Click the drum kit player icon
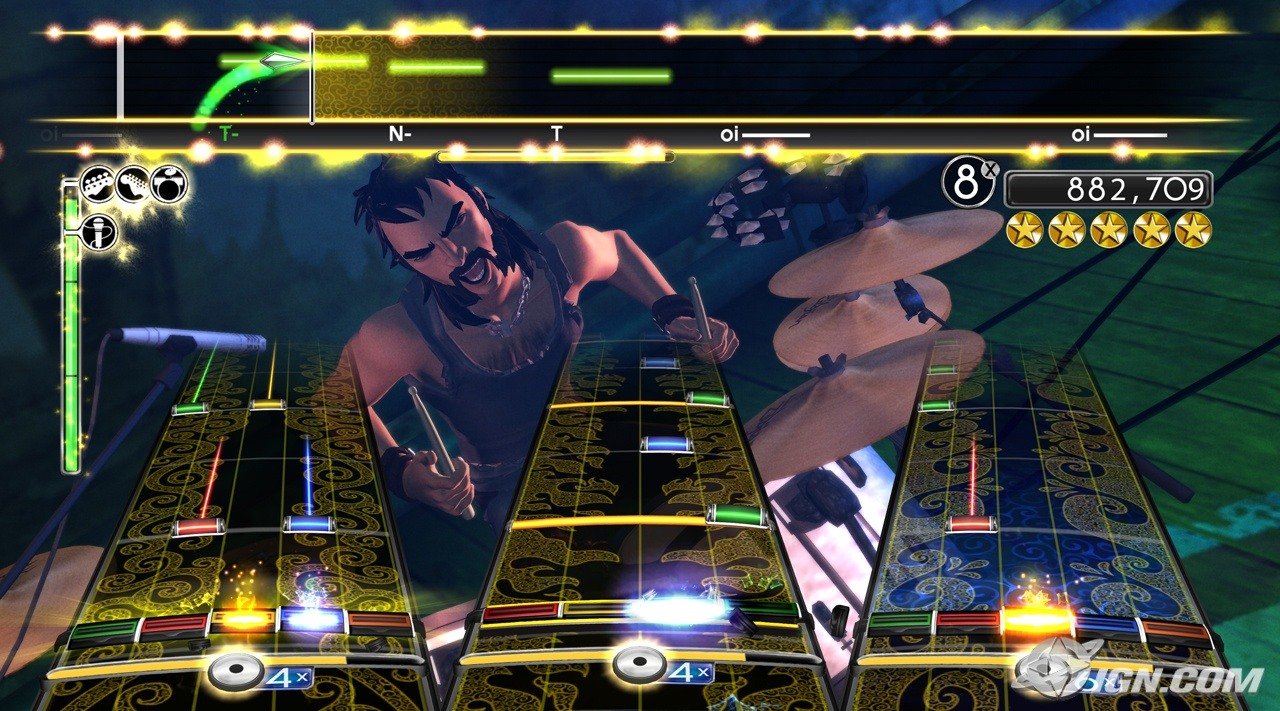The image size is (1280, 711). (169, 184)
